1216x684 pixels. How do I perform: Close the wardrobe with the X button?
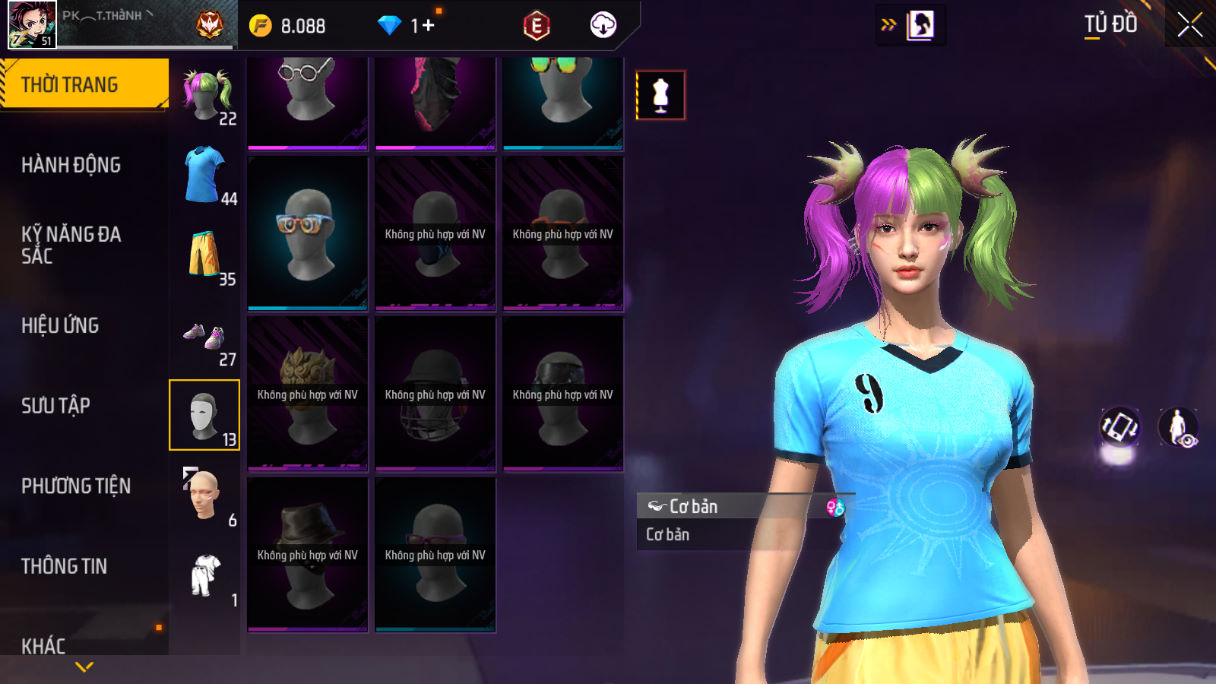click(x=1190, y=25)
